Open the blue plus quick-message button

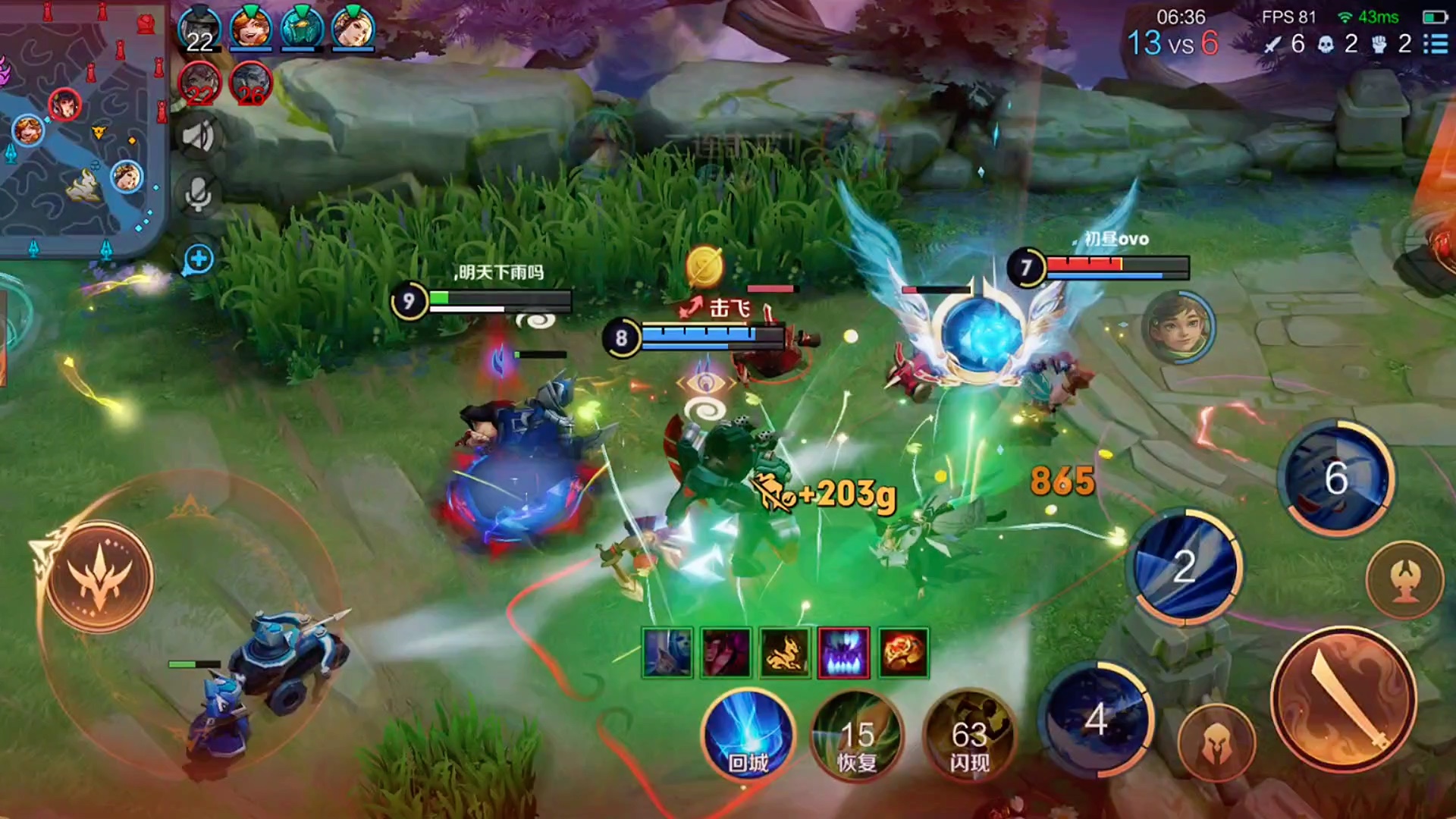(199, 259)
